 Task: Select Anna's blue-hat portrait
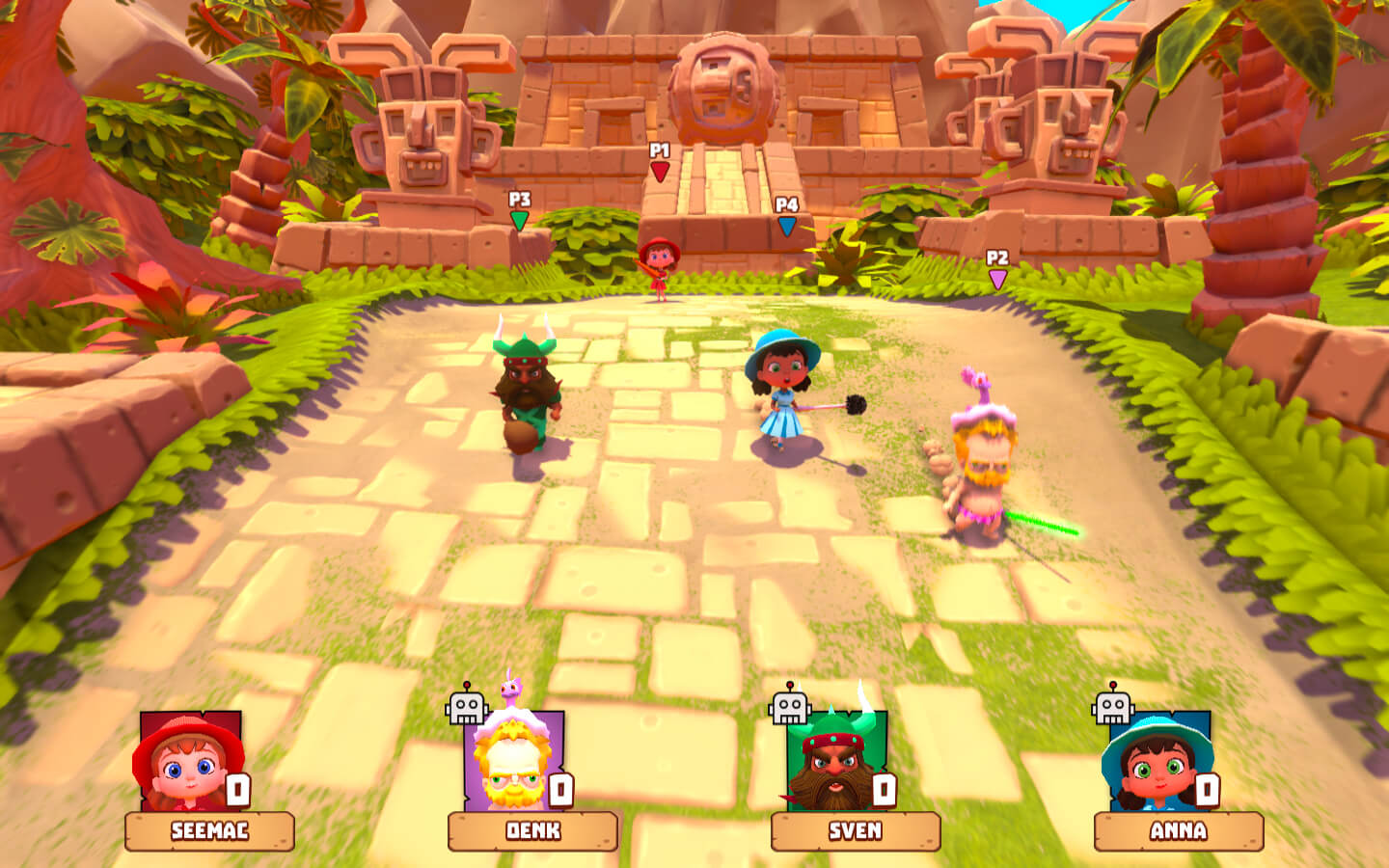pos(1157,763)
